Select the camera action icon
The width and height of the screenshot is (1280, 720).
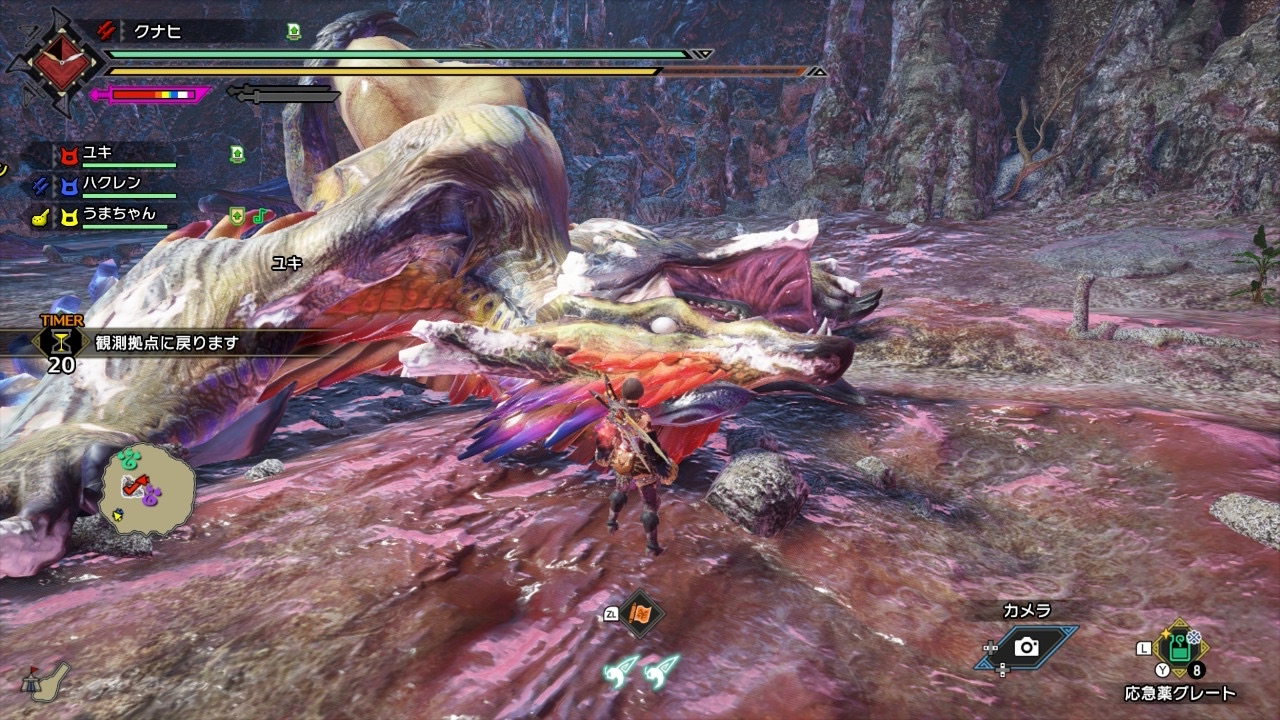pyautogui.click(x=1026, y=647)
